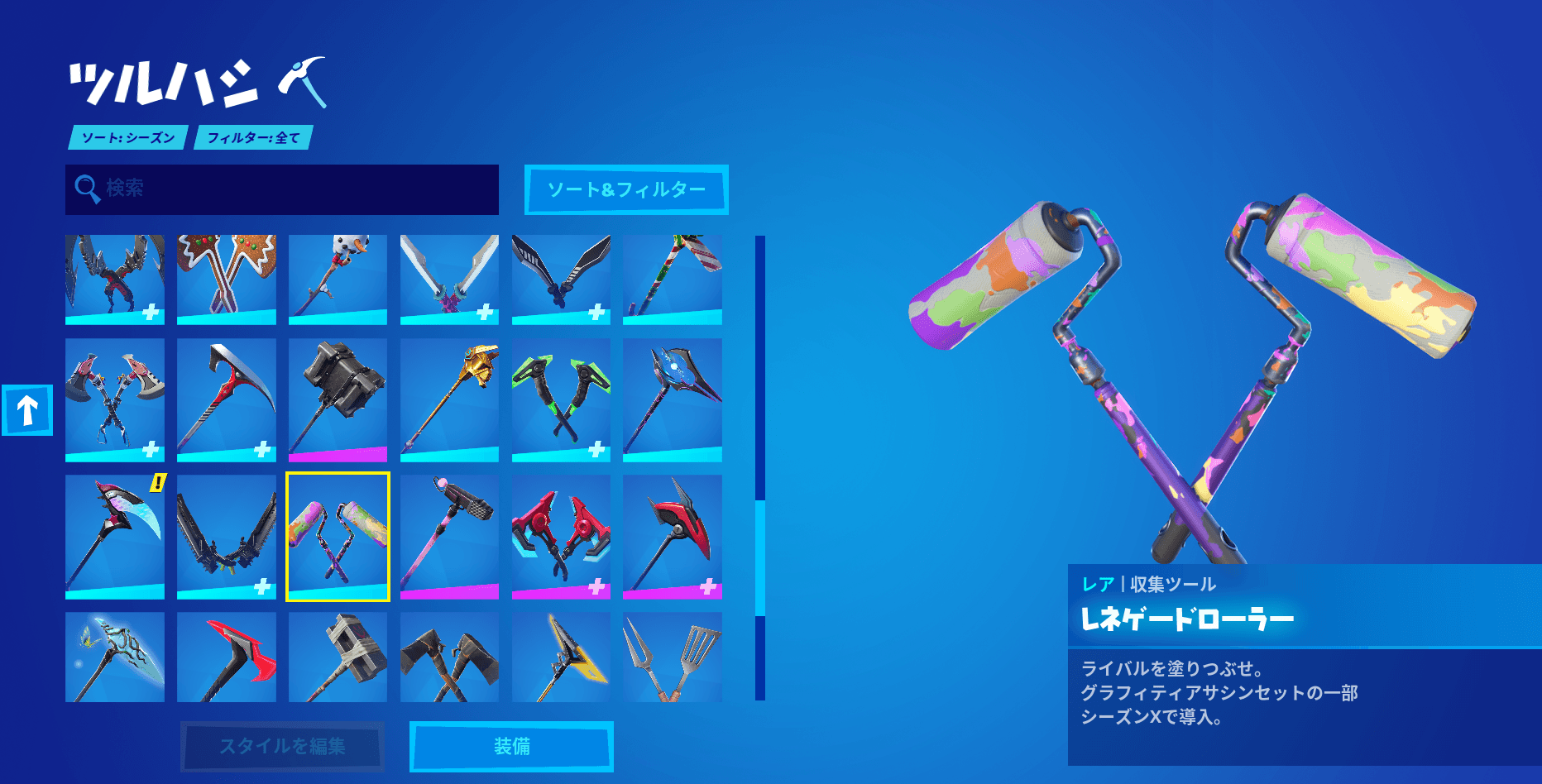Select the butterfly staff pickaxe
Viewport: 1542px width, 784px height.
point(115,657)
